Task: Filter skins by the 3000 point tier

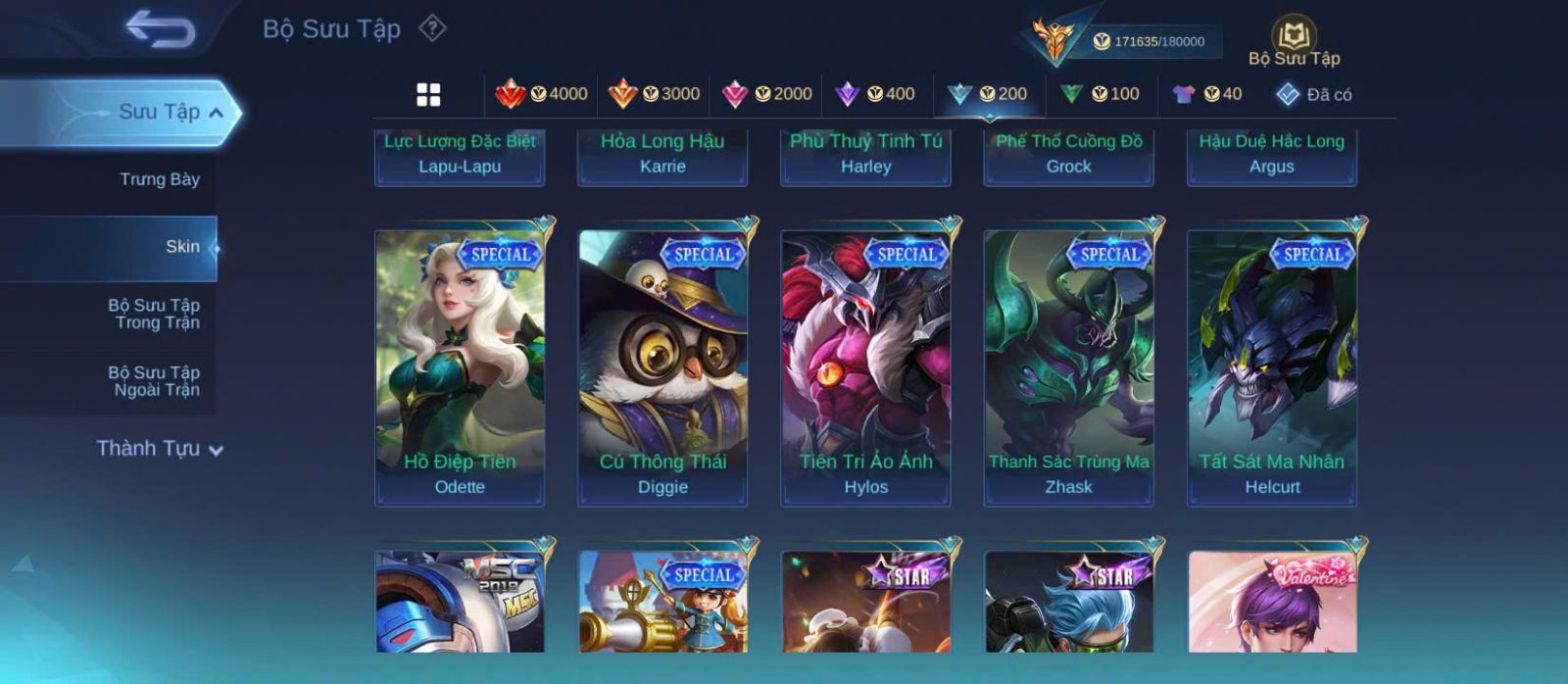Action: (655, 94)
